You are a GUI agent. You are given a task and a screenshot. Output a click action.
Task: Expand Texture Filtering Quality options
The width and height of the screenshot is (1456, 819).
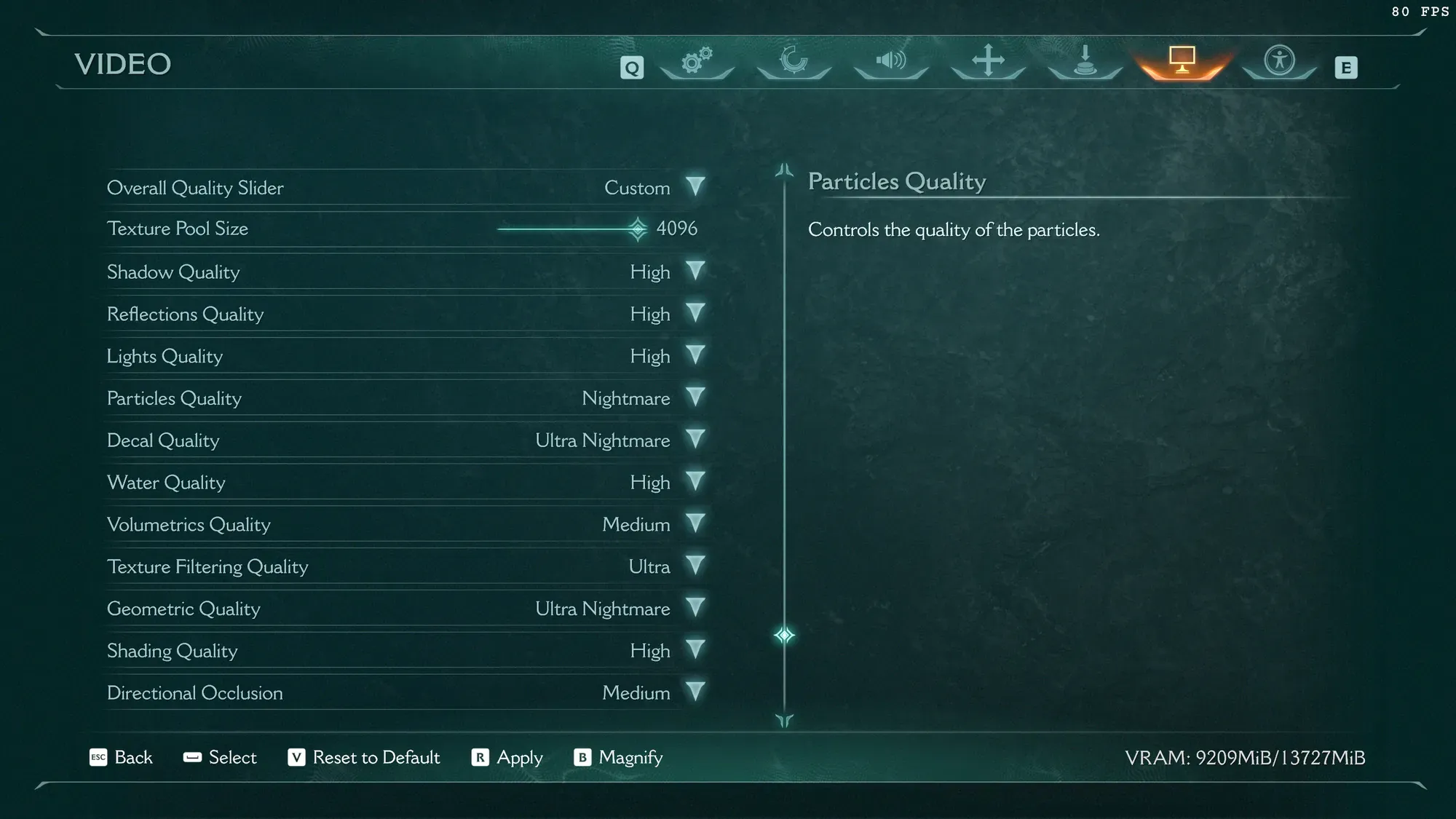pyautogui.click(x=695, y=566)
